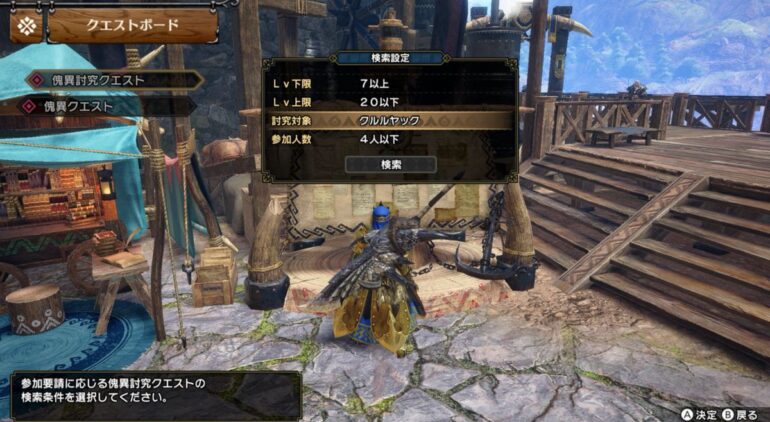Viewport: 770px width, 422px height.
Task: Click the 検索 search button
Action: [390, 164]
